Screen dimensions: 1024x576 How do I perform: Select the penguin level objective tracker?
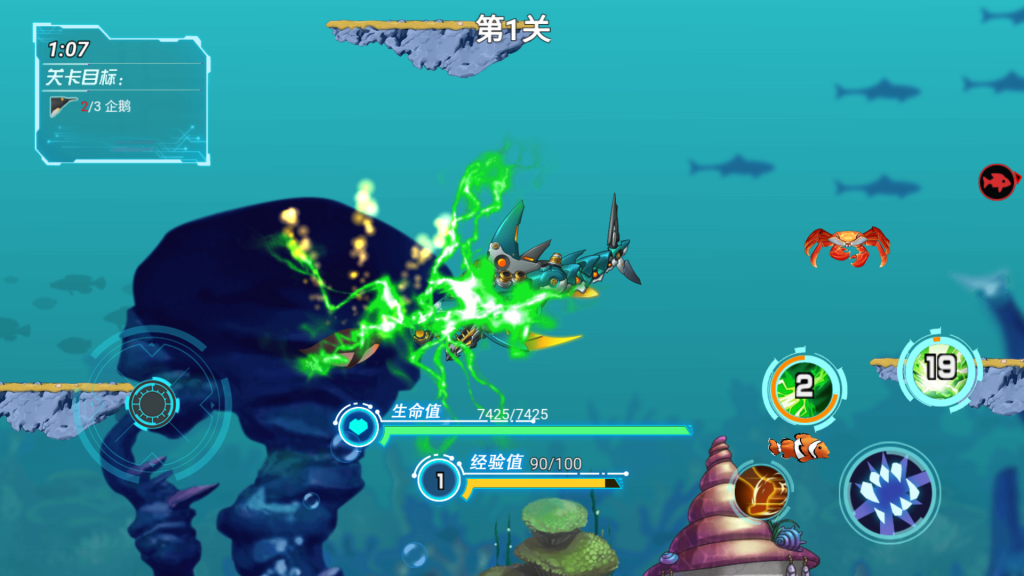point(92,106)
